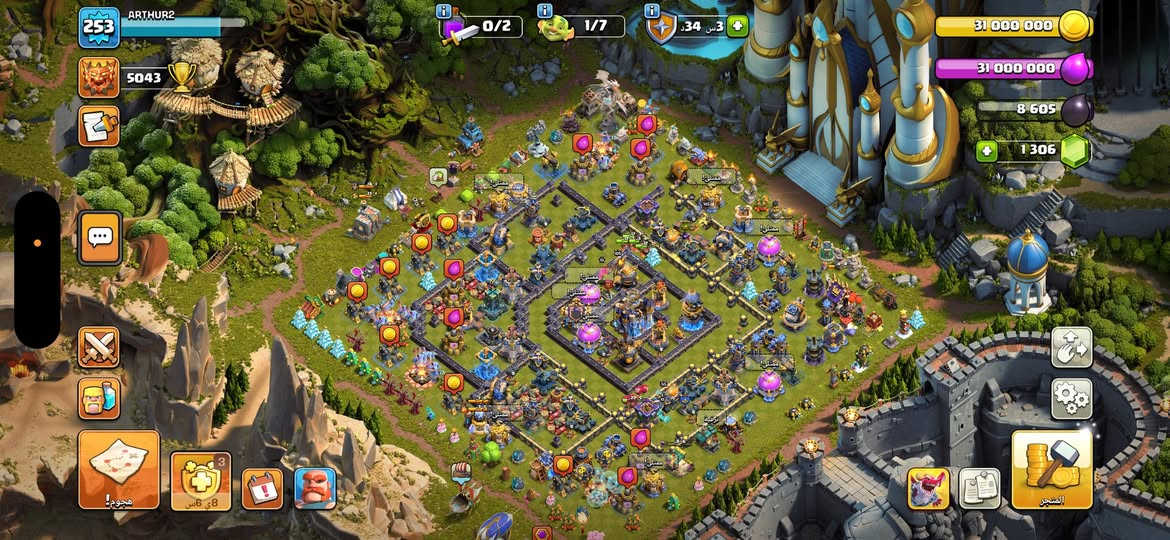The width and height of the screenshot is (1170, 540).
Task: Open the crossed swords clan war button
Action: [99, 347]
